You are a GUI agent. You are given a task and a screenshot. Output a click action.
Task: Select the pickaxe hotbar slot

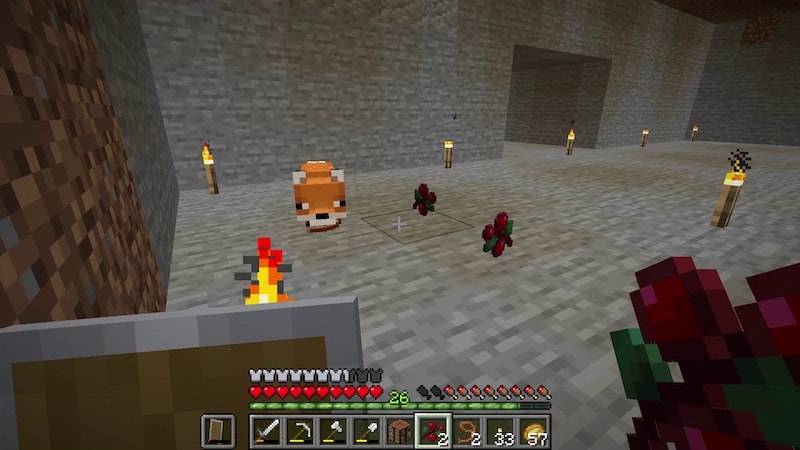click(299, 431)
